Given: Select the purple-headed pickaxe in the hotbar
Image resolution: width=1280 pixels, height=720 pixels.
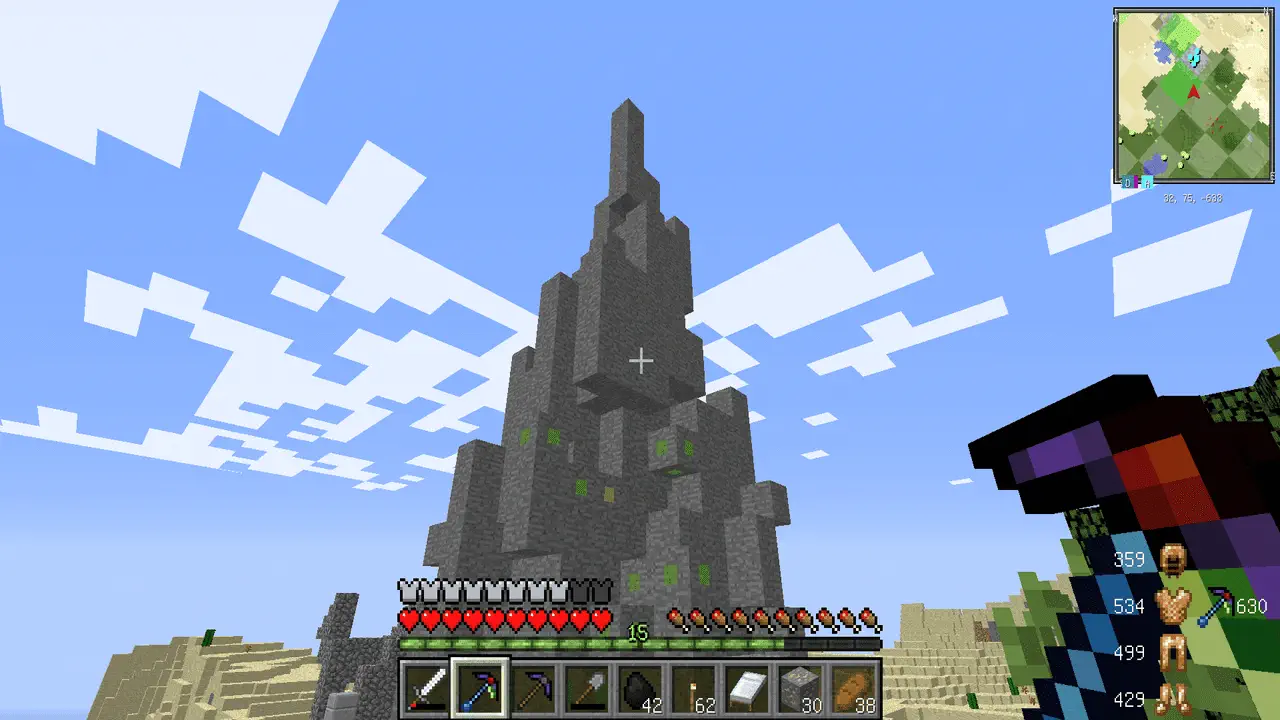Looking at the screenshot, I should click(x=534, y=688).
